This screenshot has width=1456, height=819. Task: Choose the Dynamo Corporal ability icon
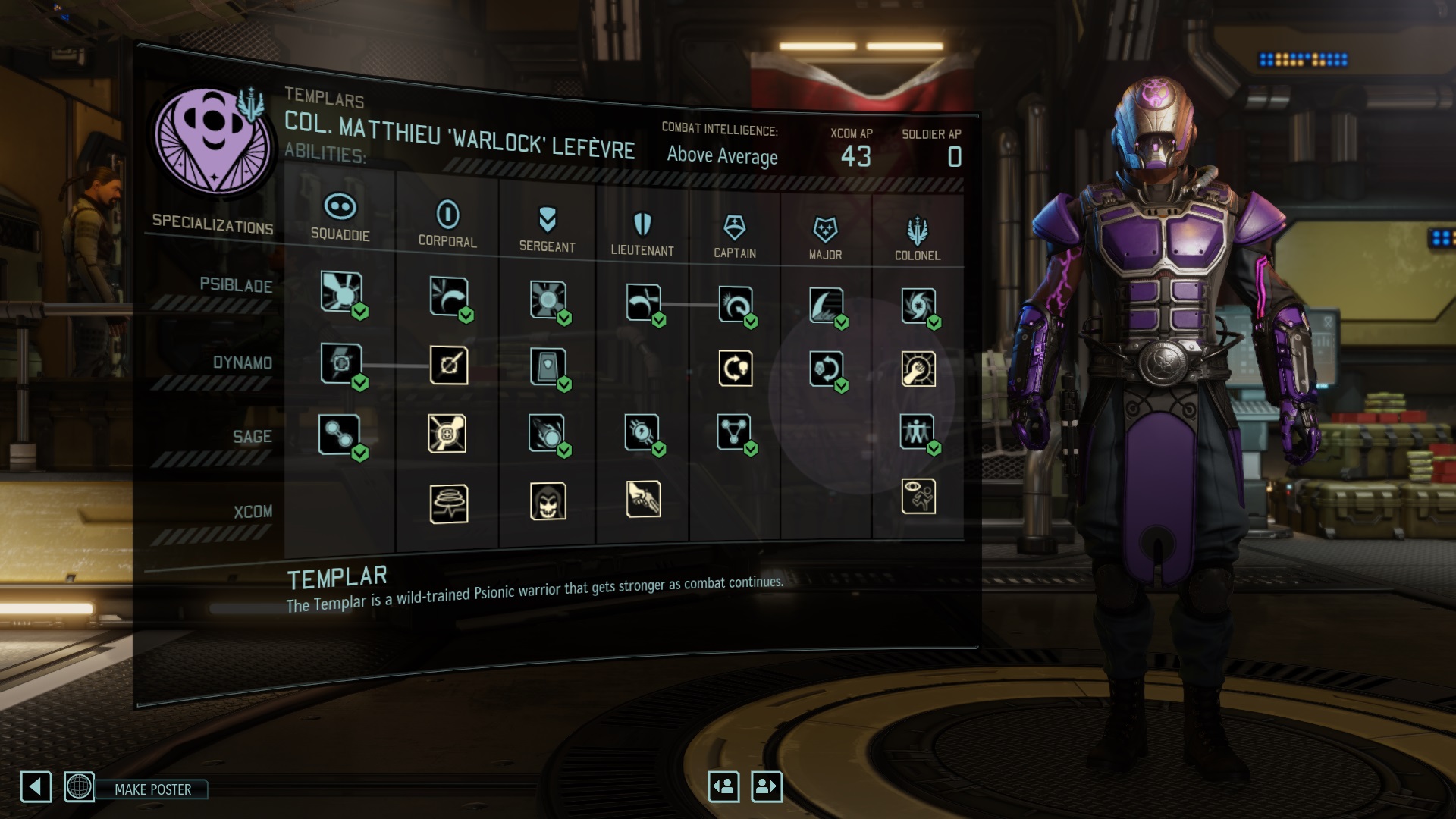tap(448, 366)
